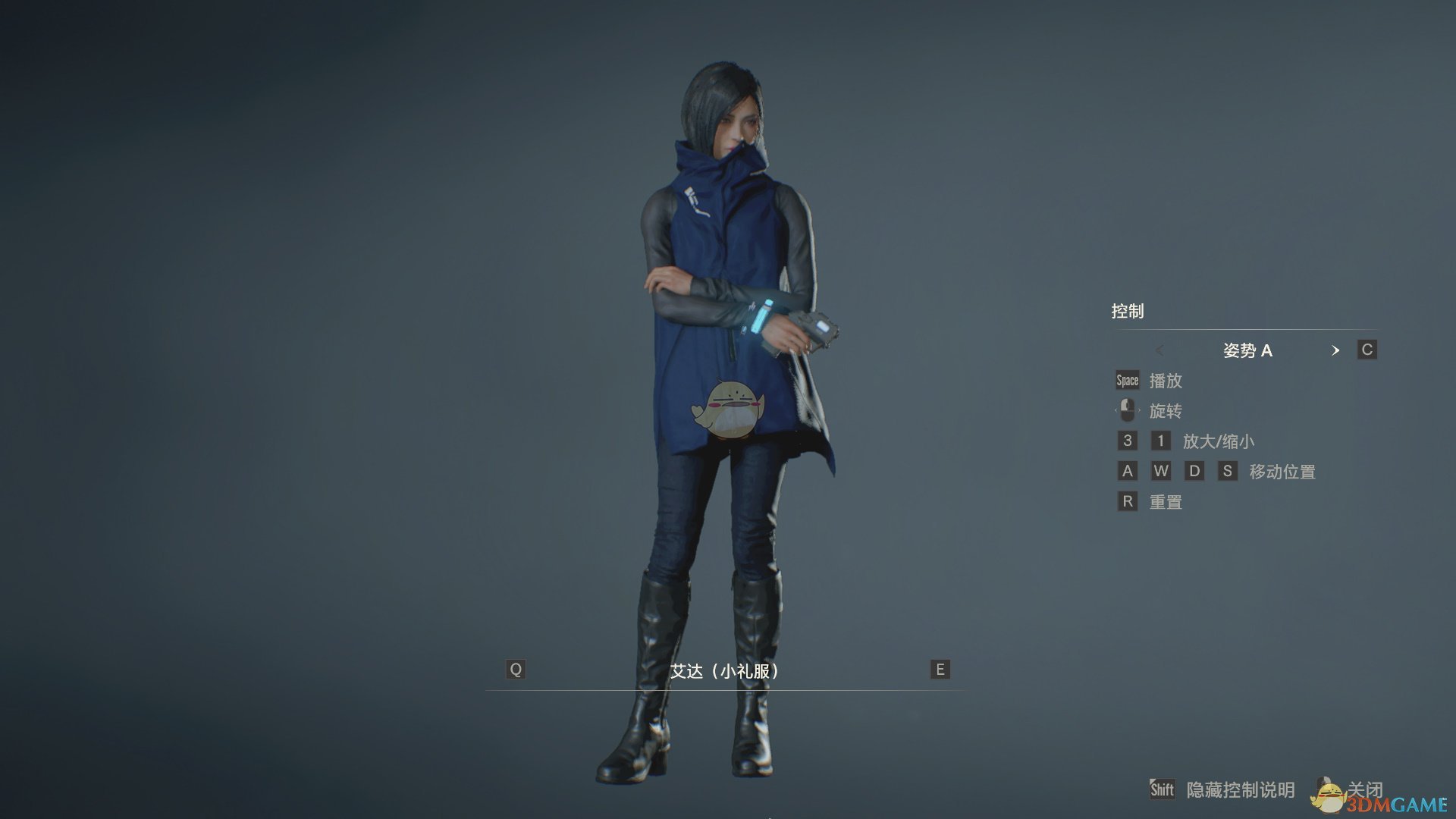Click the costume name 艾达（小礼服）
This screenshot has height=819, width=1456.
click(x=726, y=670)
